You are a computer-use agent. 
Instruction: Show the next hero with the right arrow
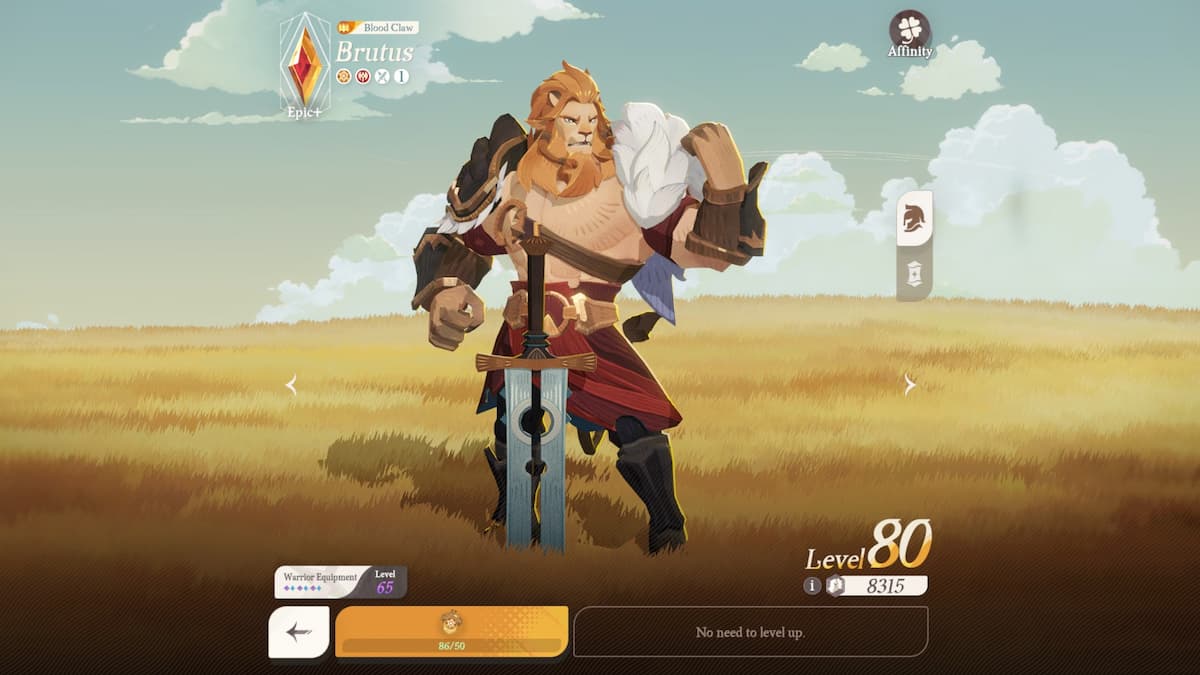point(909,385)
